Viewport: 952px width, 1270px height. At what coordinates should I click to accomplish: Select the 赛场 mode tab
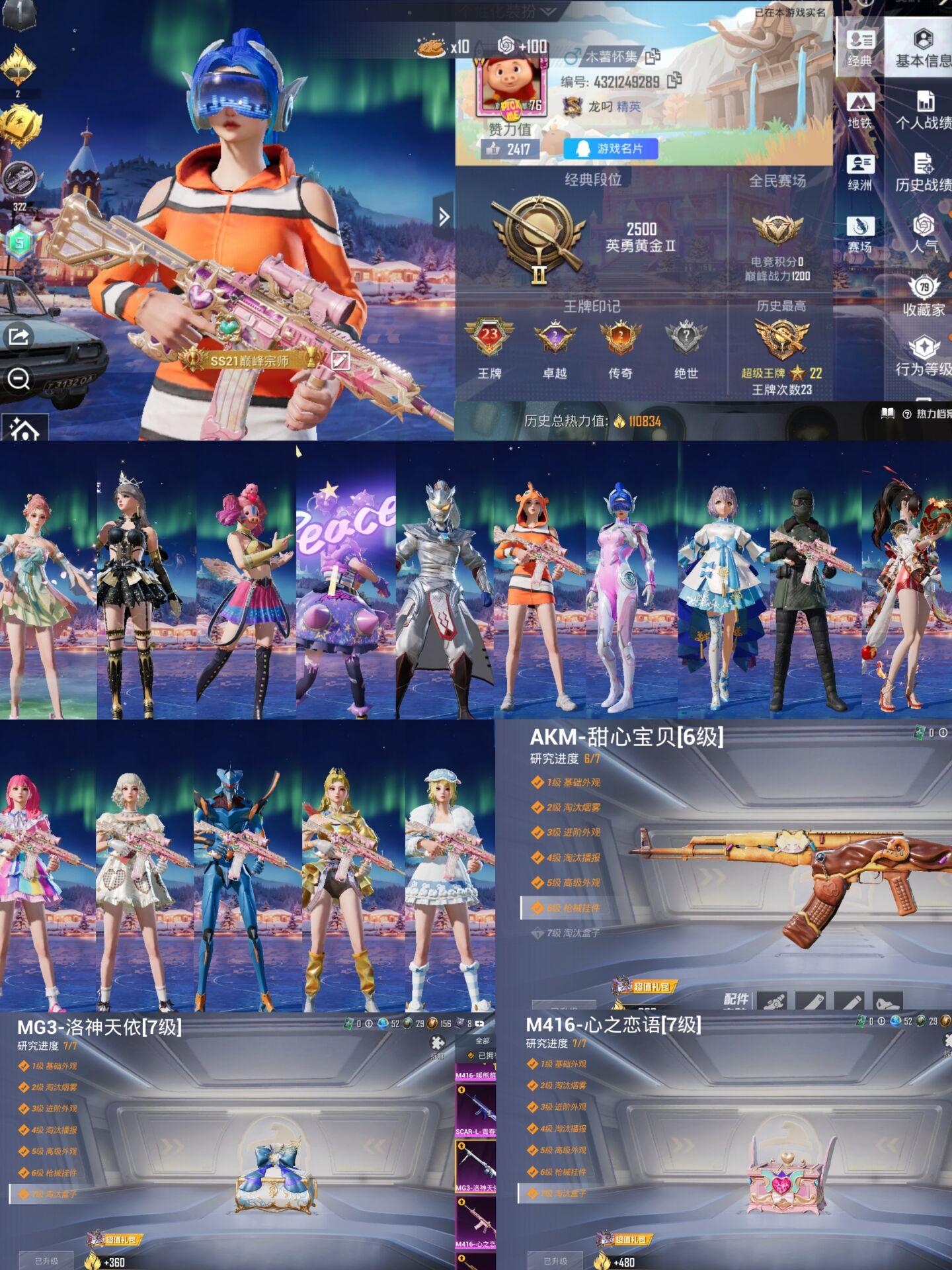click(x=859, y=234)
